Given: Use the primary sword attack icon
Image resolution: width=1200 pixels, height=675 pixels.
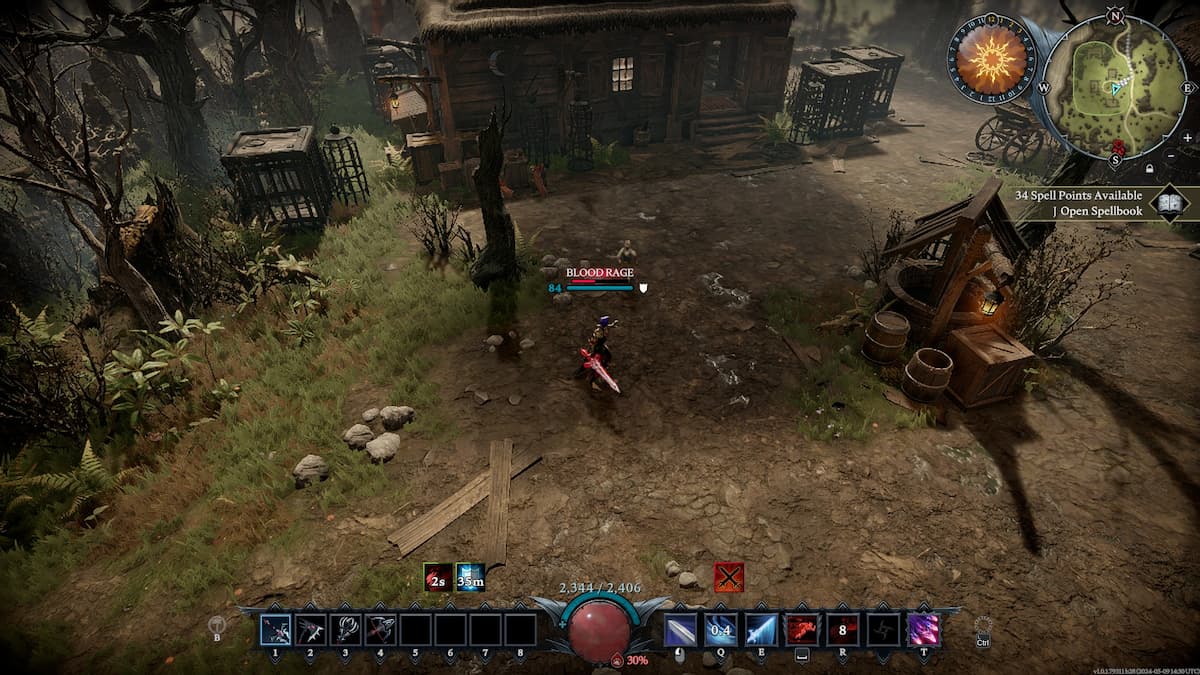Looking at the screenshot, I should coord(681,630).
